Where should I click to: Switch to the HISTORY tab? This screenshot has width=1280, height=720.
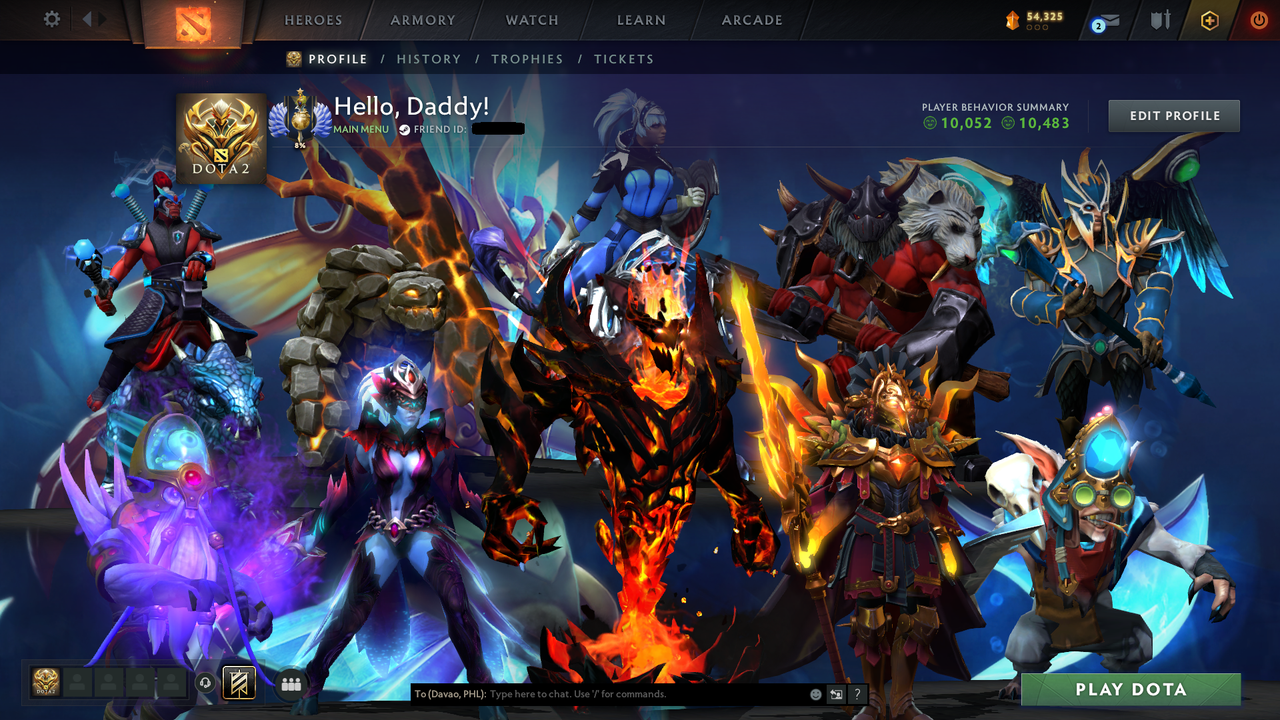coord(429,59)
